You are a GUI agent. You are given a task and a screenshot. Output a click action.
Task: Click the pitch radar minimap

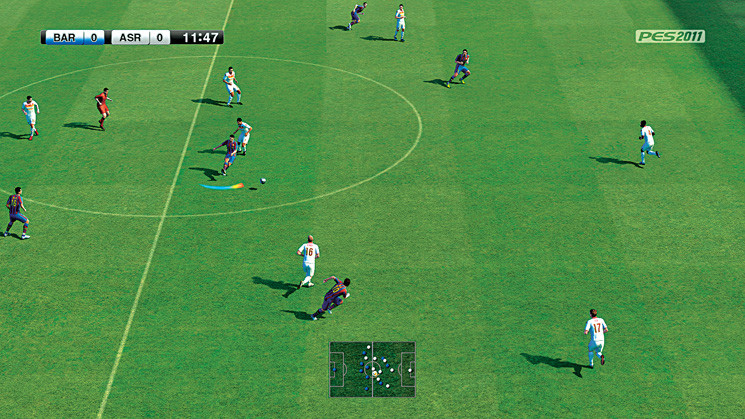[x=372, y=369]
